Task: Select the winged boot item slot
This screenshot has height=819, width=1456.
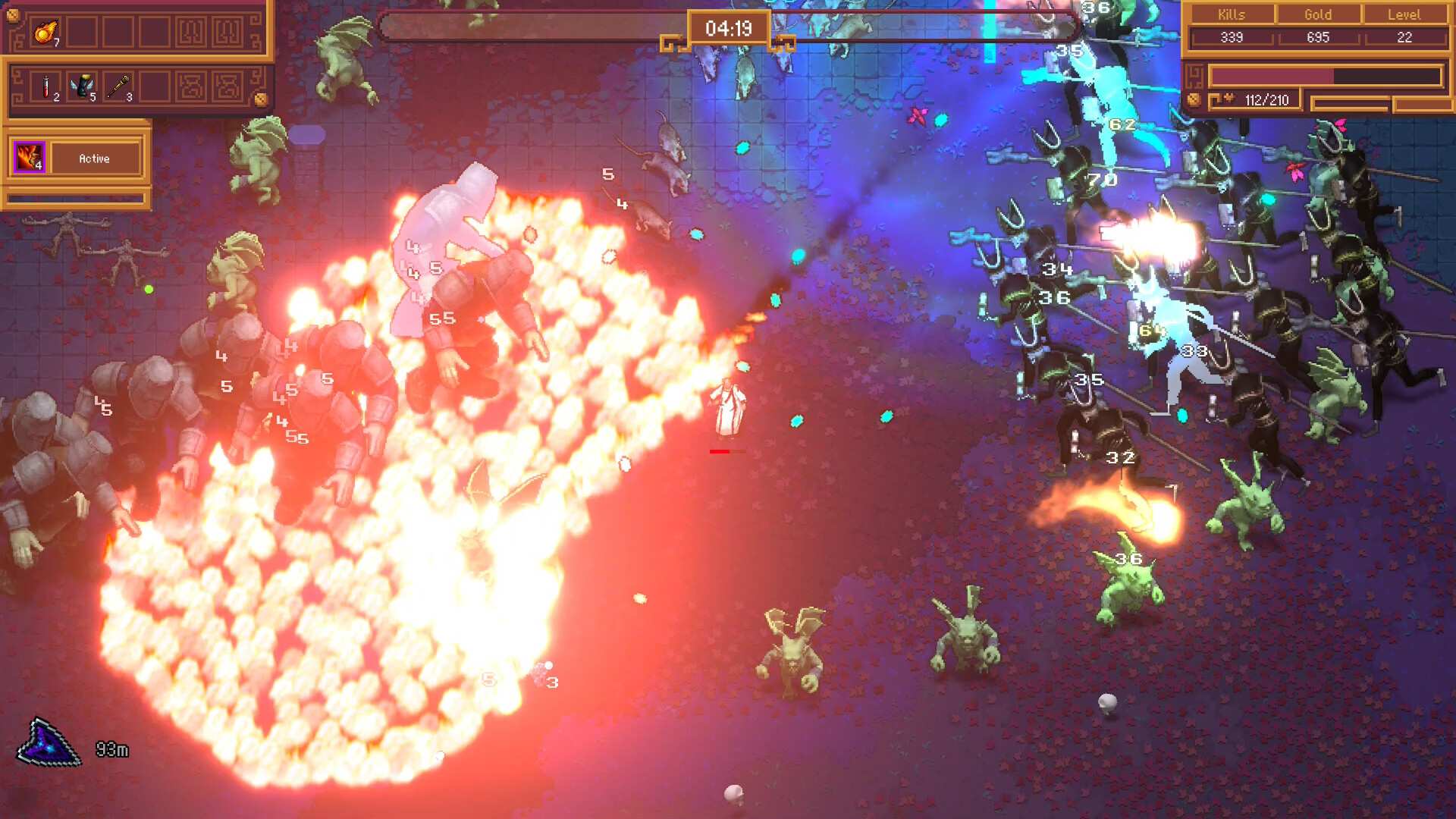Action: (x=82, y=86)
